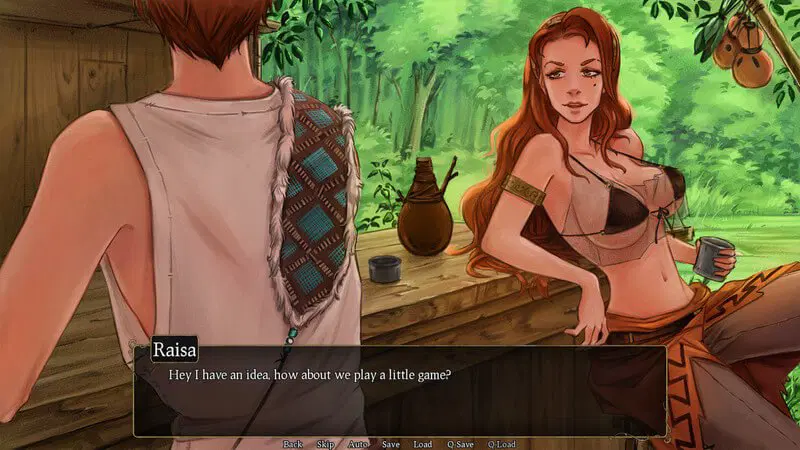Quick load with Q.Load
800x450 pixels.
(501, 443)
